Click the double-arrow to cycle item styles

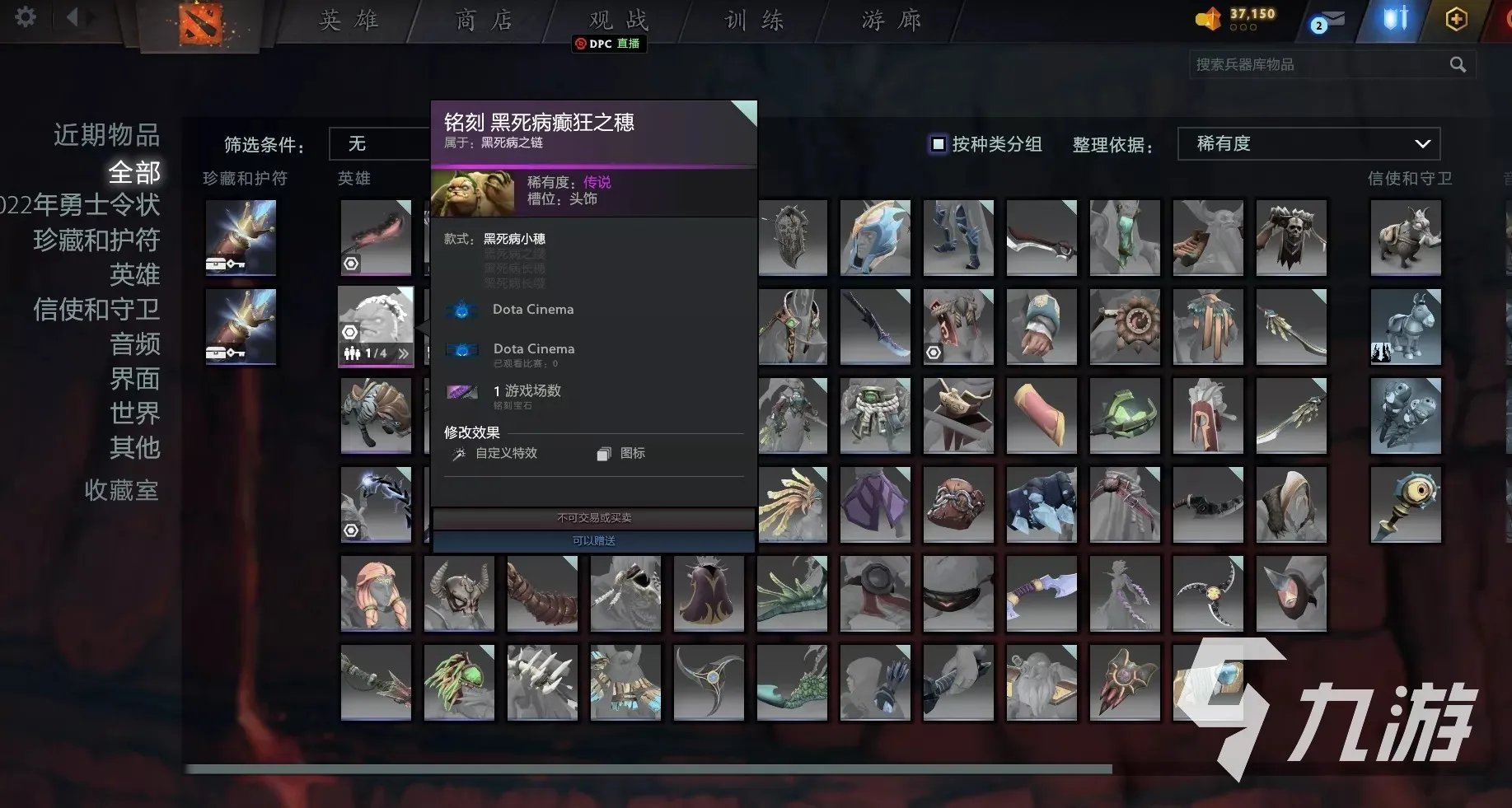coord(404,353)
